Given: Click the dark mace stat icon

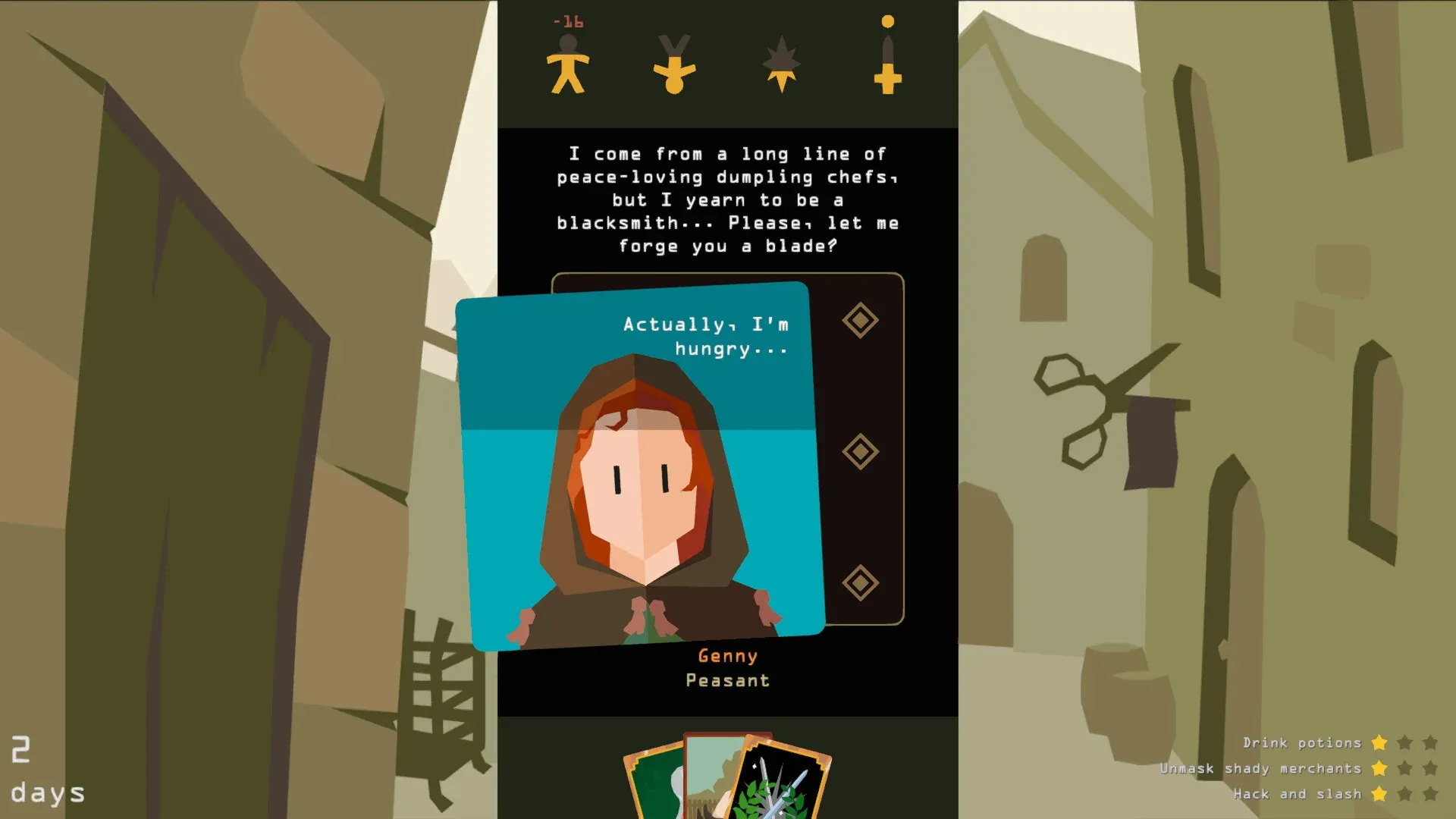Looking at the screenshot, I should click(780, 64).
